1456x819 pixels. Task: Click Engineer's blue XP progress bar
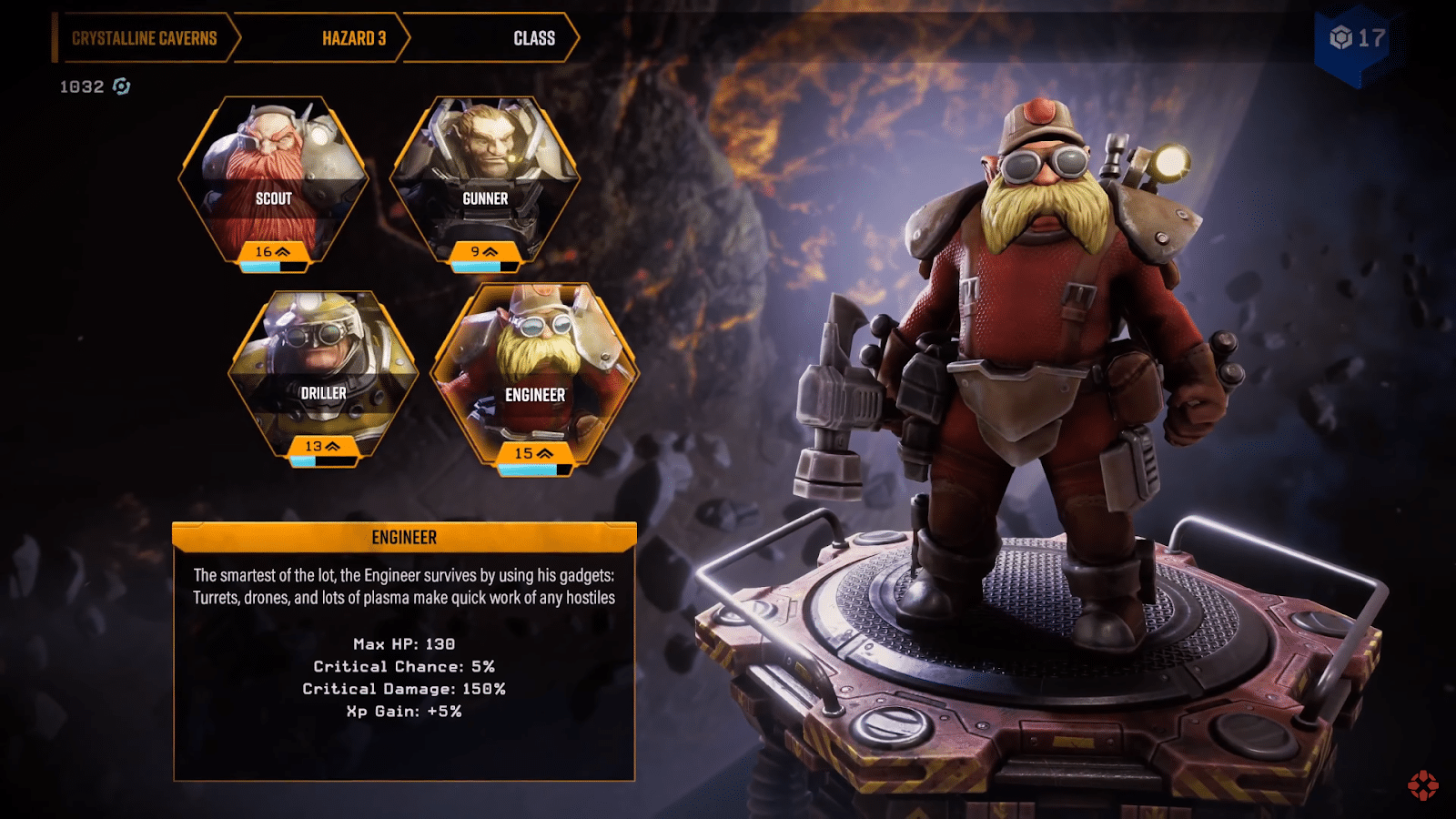526,467
